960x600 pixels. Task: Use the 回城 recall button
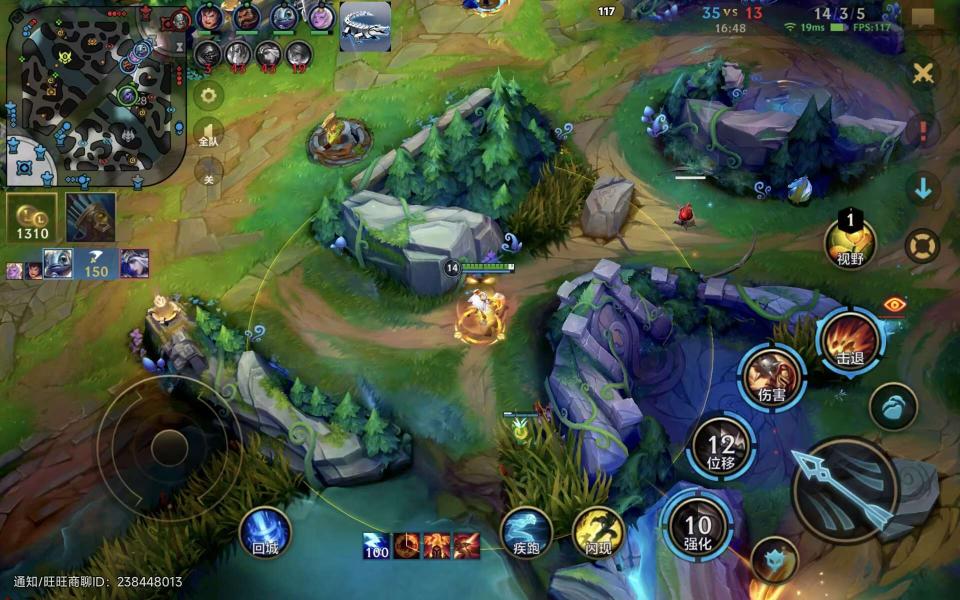265,532
